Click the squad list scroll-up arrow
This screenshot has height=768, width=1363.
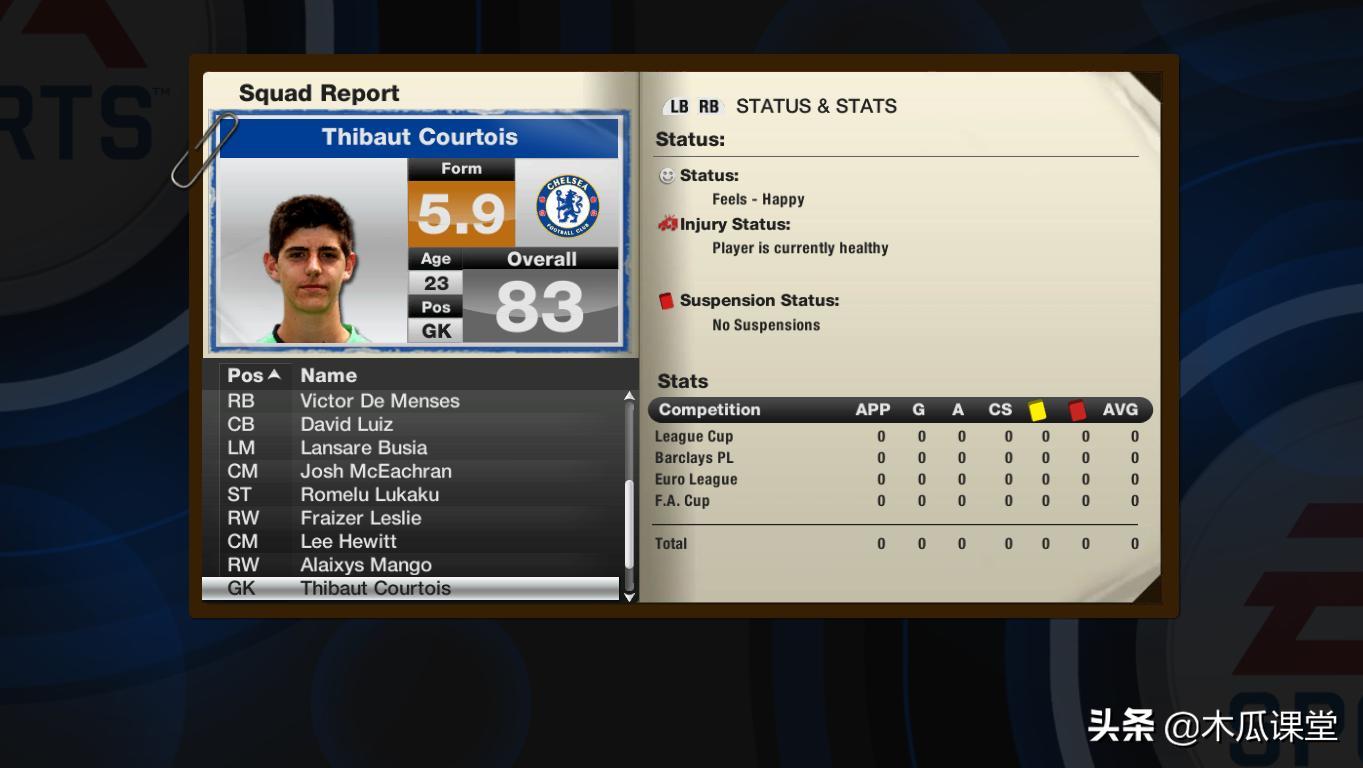[x=629, y=397]
